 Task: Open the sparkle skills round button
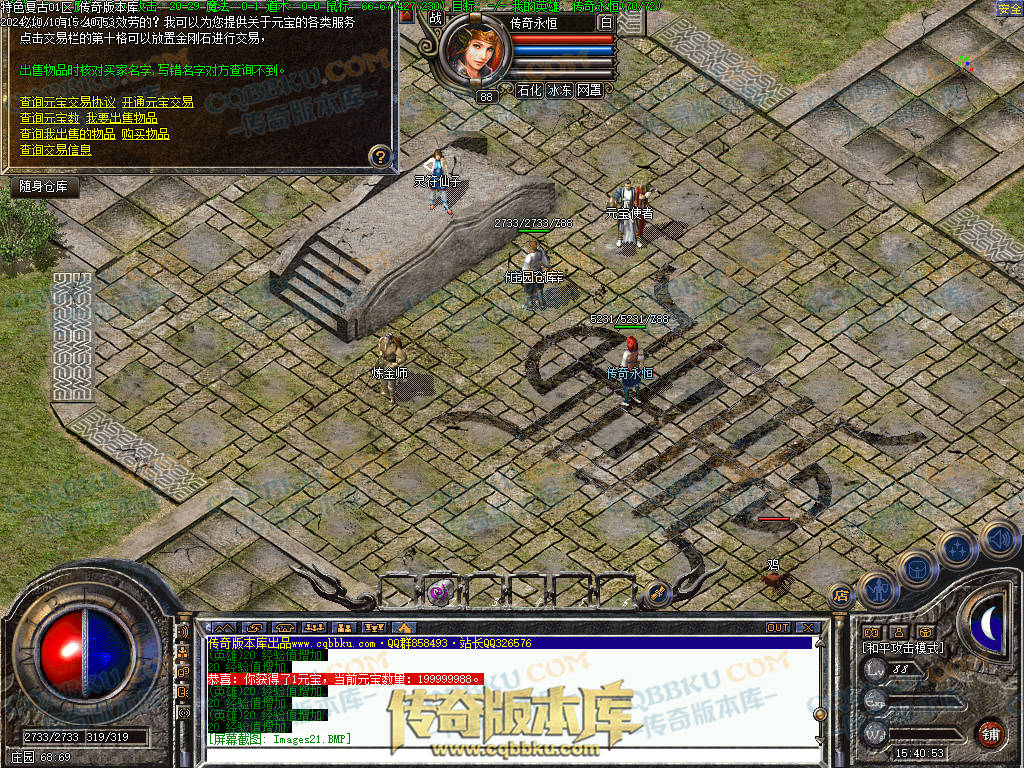point(957,548)
